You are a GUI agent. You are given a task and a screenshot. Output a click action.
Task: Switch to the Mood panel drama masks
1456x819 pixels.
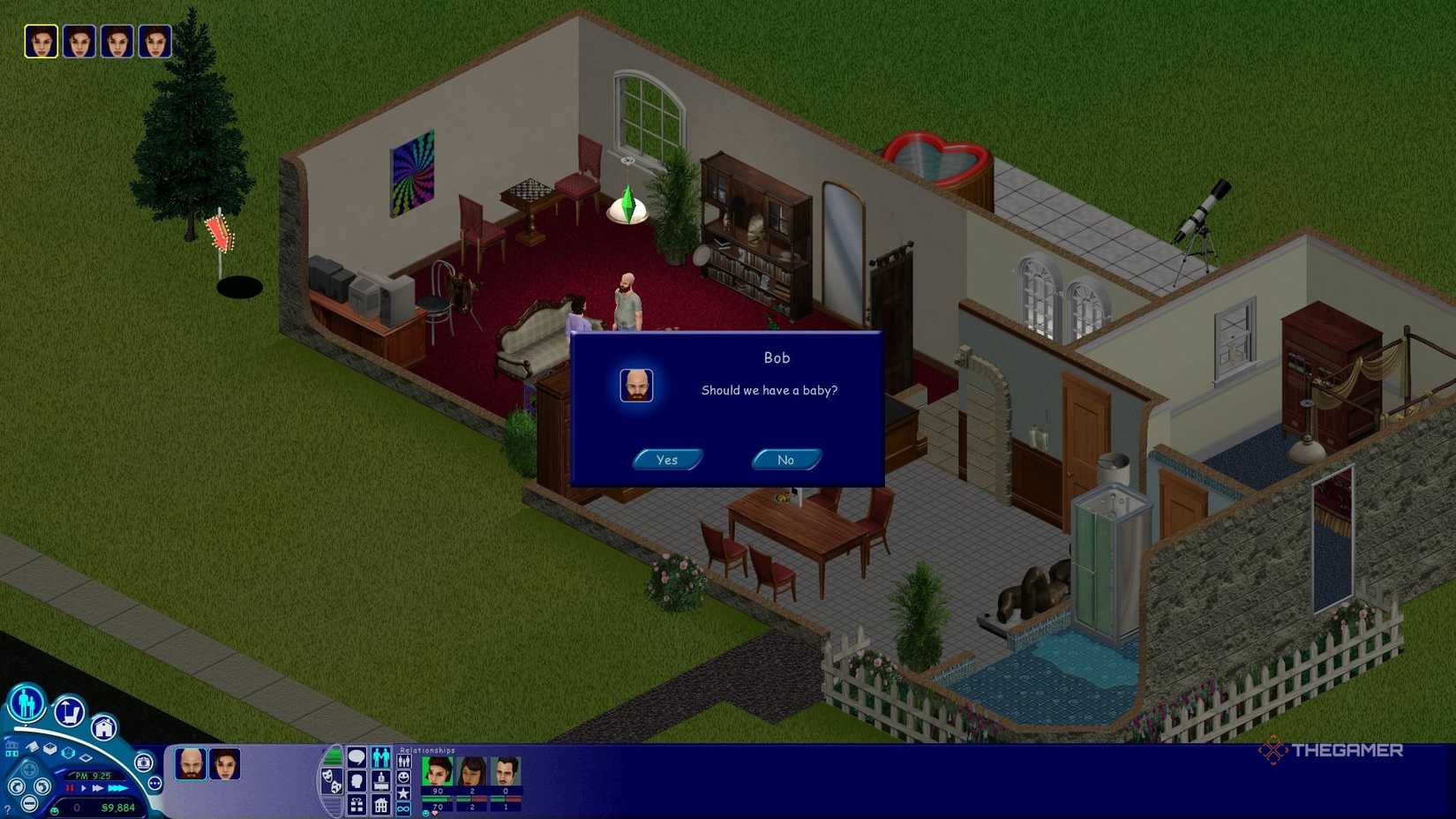pos(333,782)
